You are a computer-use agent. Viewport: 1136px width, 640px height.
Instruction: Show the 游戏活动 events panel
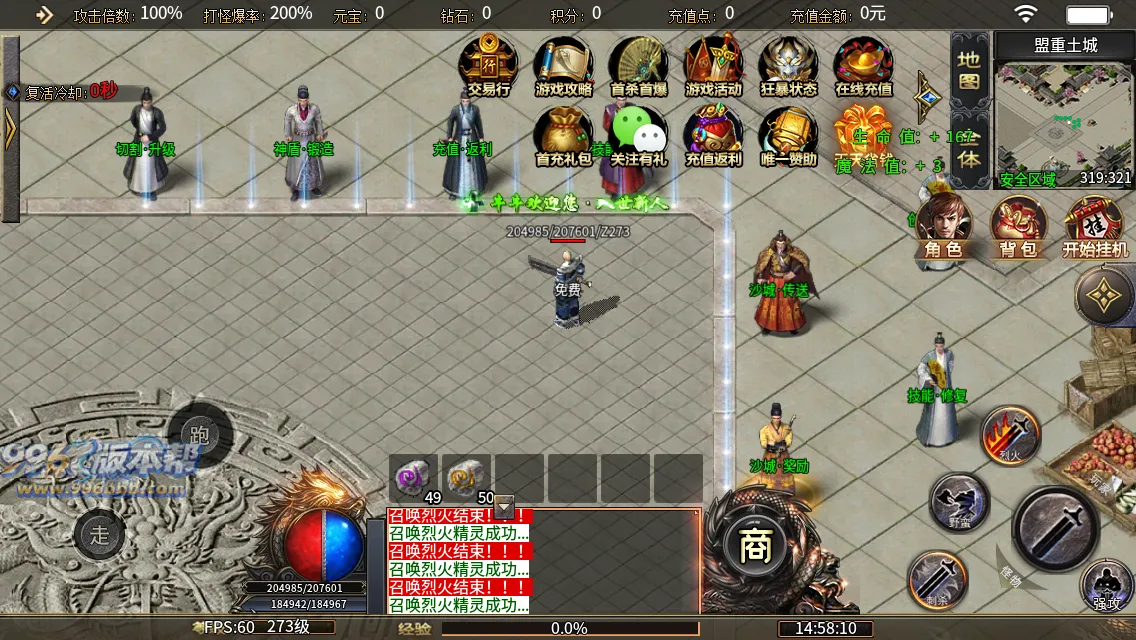click(x=713, y=63)
